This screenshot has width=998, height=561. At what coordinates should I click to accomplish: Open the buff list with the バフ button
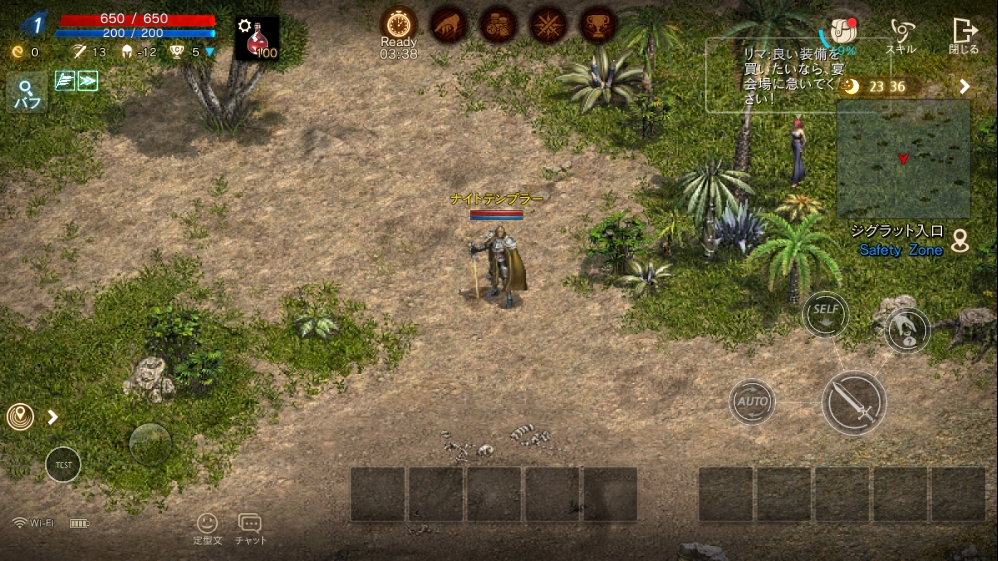pyautogui.click(x=25, y=94)
